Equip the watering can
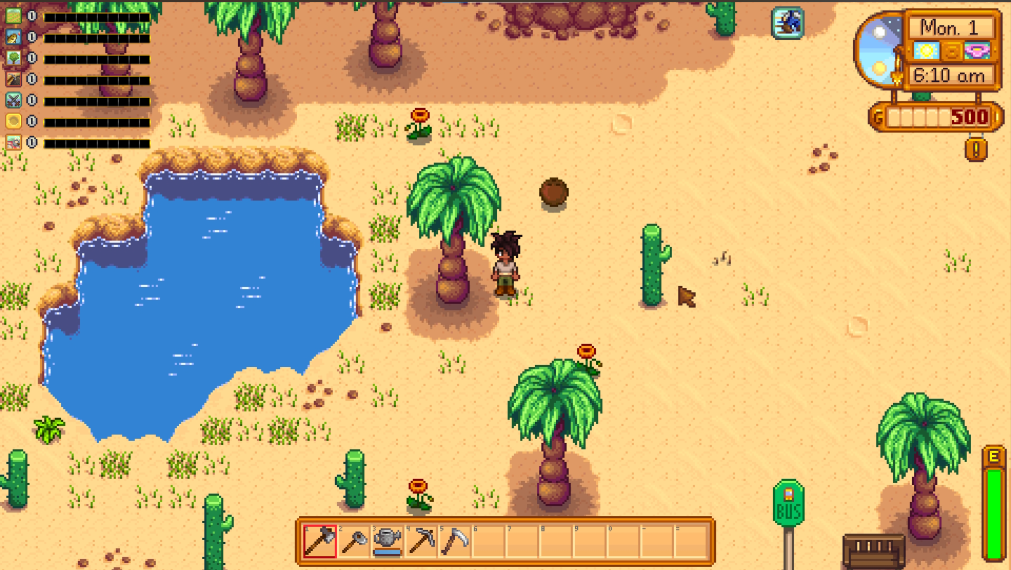Image resolution: width=1011 pixels, height=570 pixels. coord(389,541)
